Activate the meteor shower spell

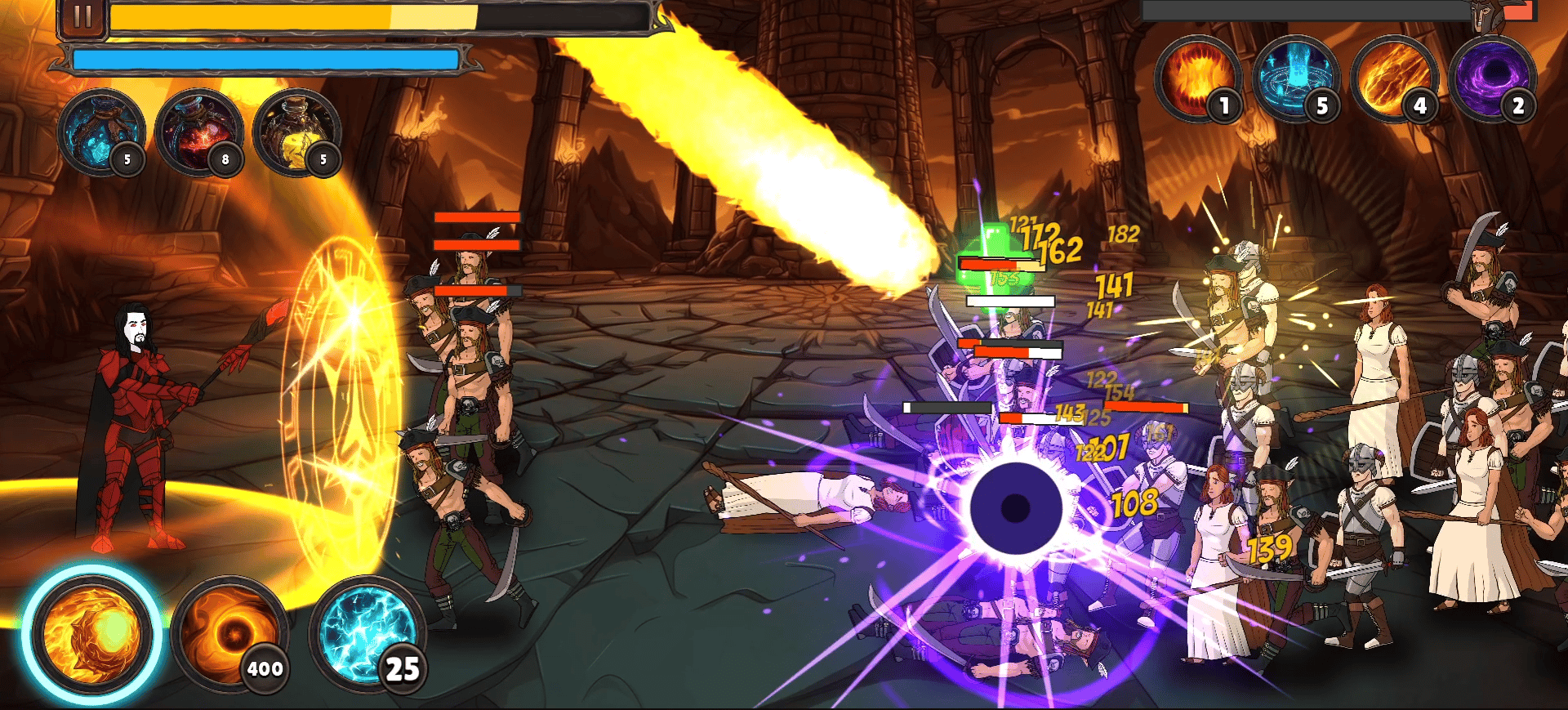[1393, 79]
